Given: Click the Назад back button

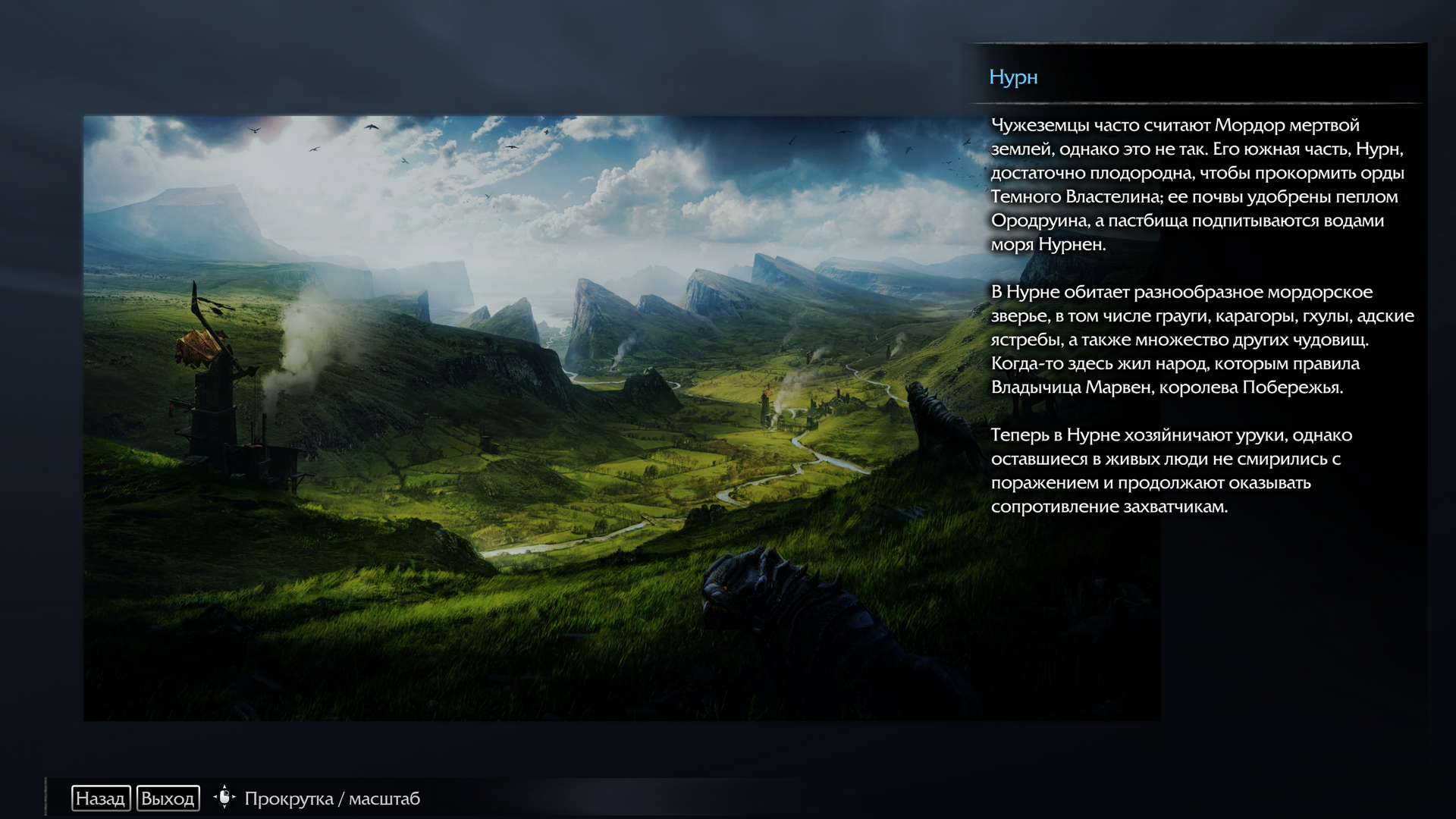Looking at the screenshot, I should pos(101,799).
